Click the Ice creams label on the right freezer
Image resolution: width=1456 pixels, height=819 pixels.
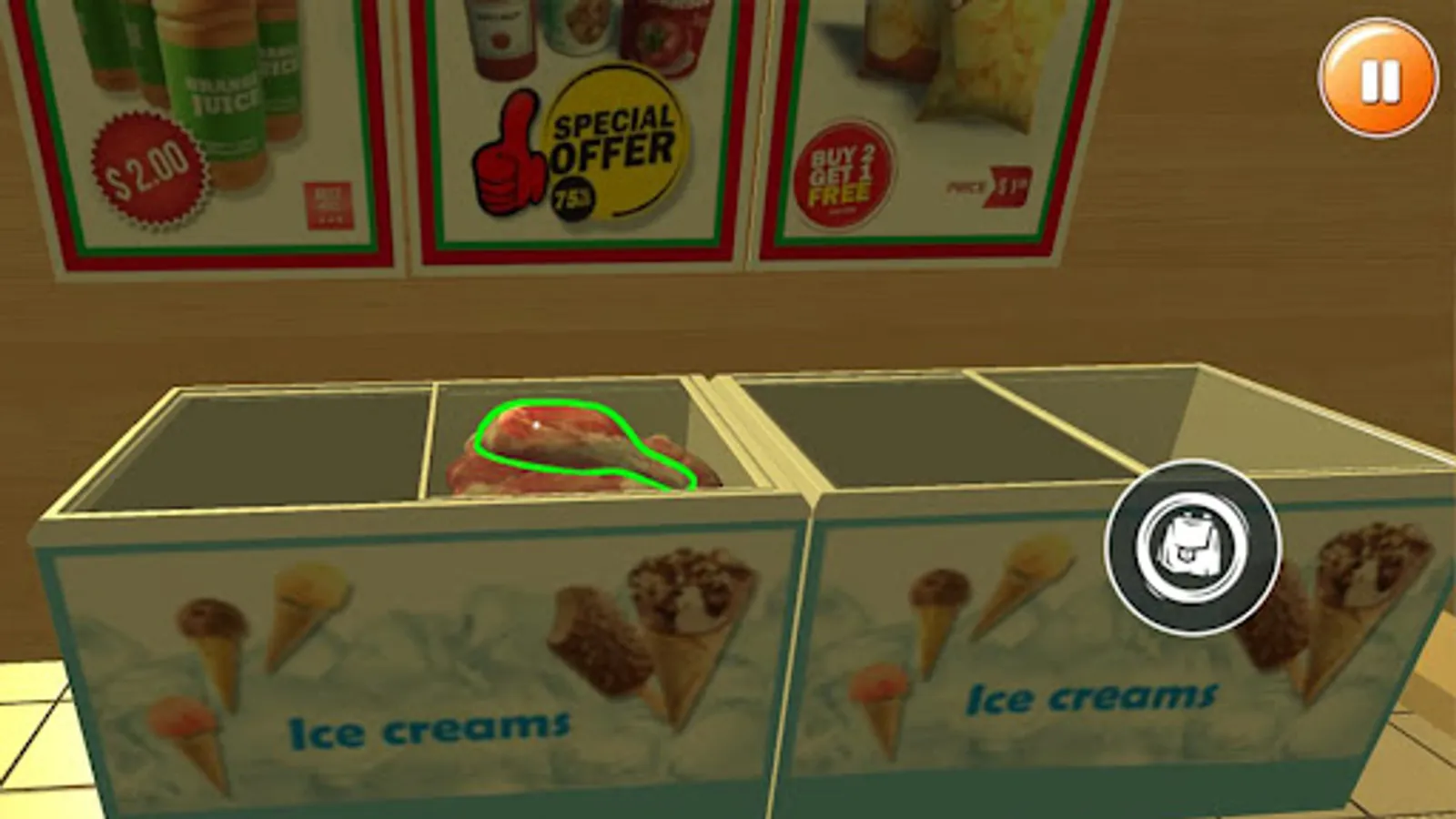click(1095, 698)
